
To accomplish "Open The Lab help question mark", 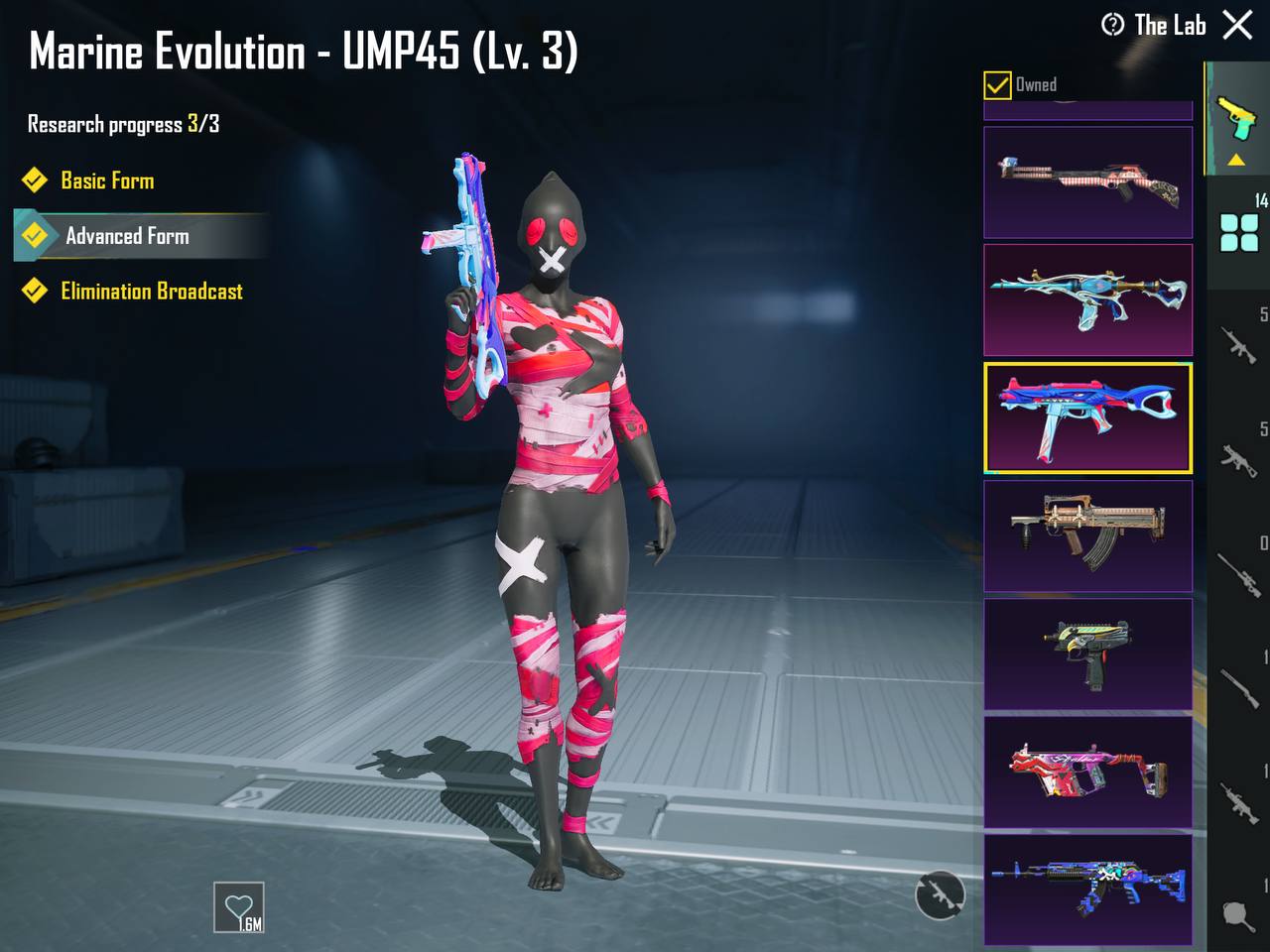I will point(1112,25).
